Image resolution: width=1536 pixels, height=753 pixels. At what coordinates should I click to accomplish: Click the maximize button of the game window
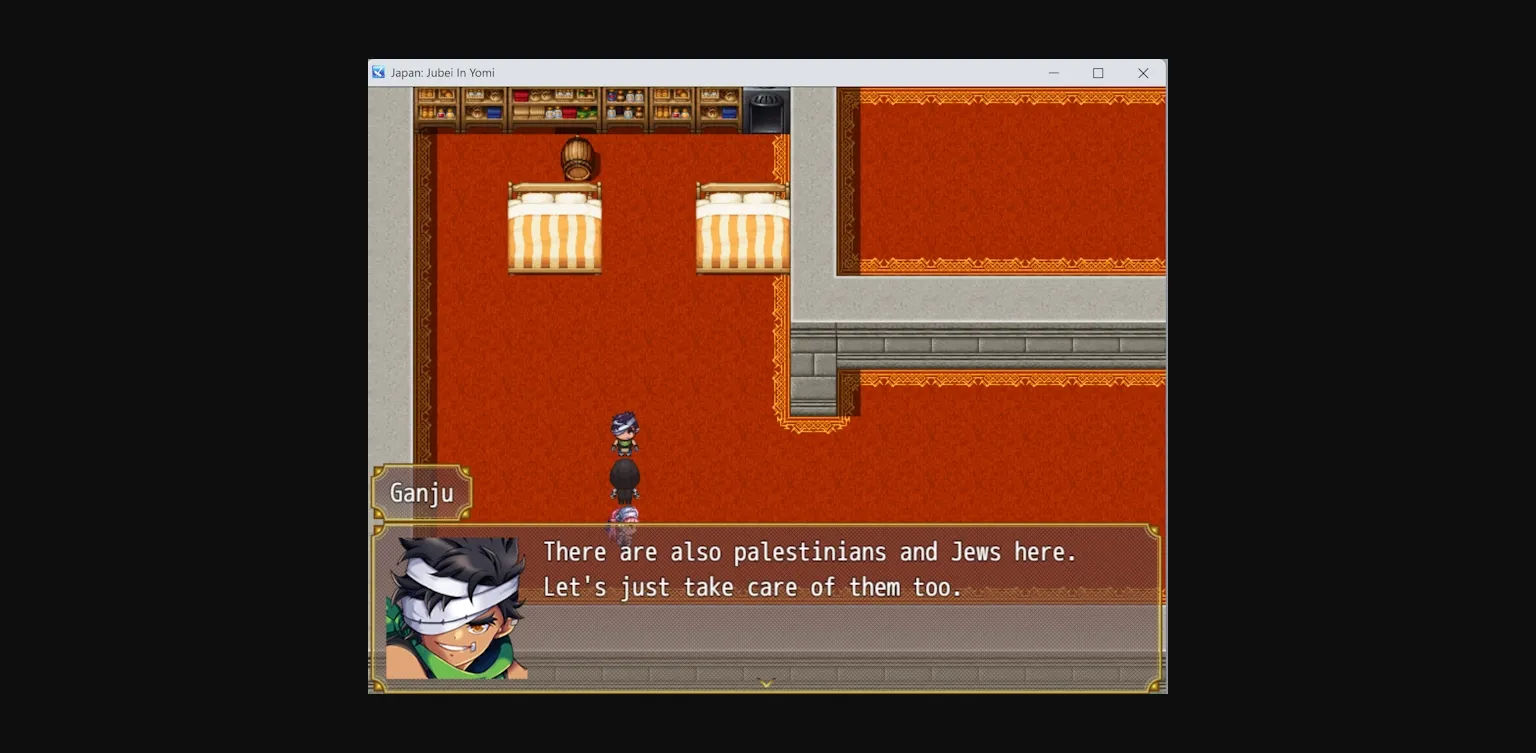(1097, 72)
